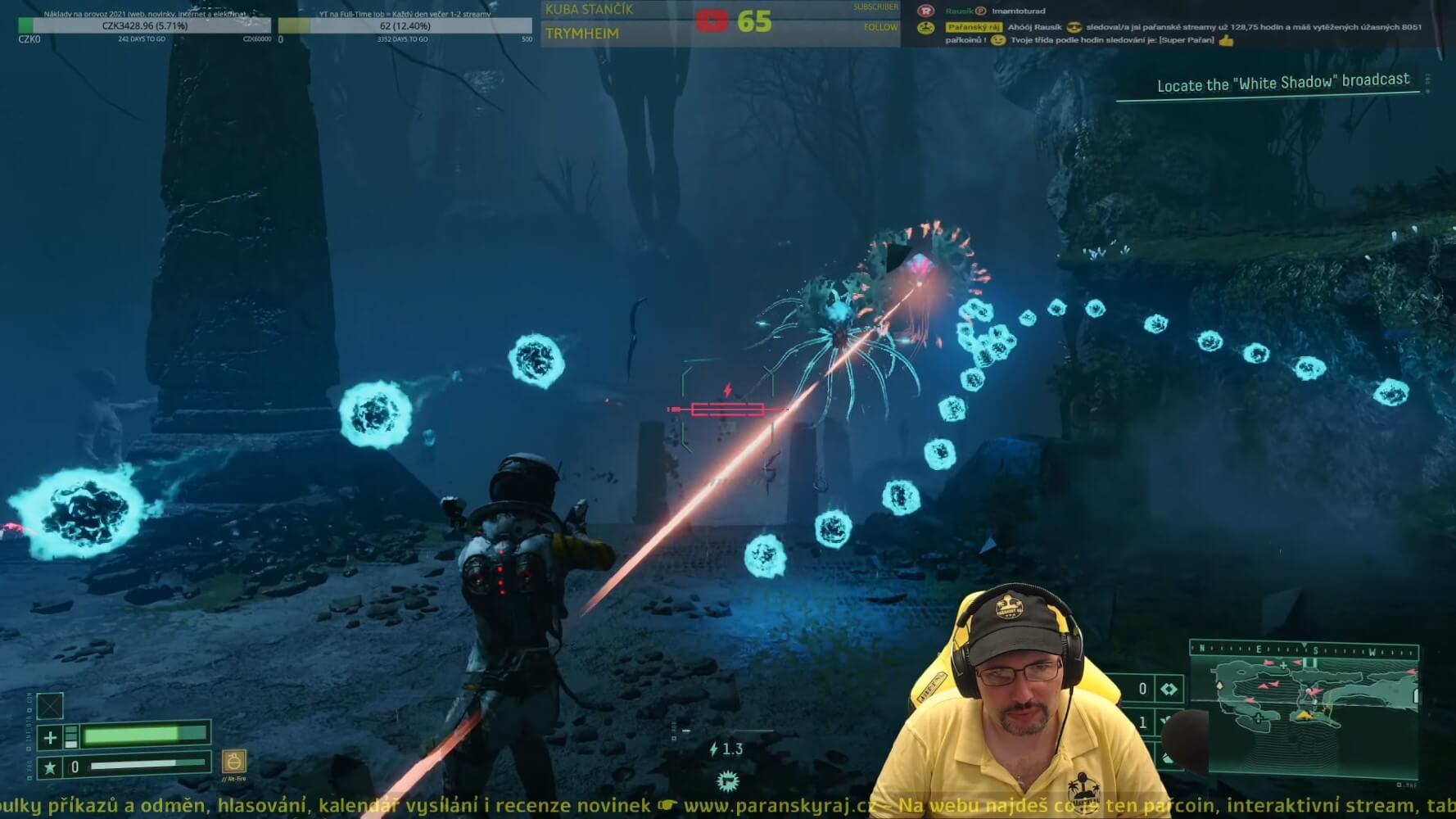Click the plus-shaped integrity icon
The width and height of the screenshot is (1456, 819).
pos(50,737)
